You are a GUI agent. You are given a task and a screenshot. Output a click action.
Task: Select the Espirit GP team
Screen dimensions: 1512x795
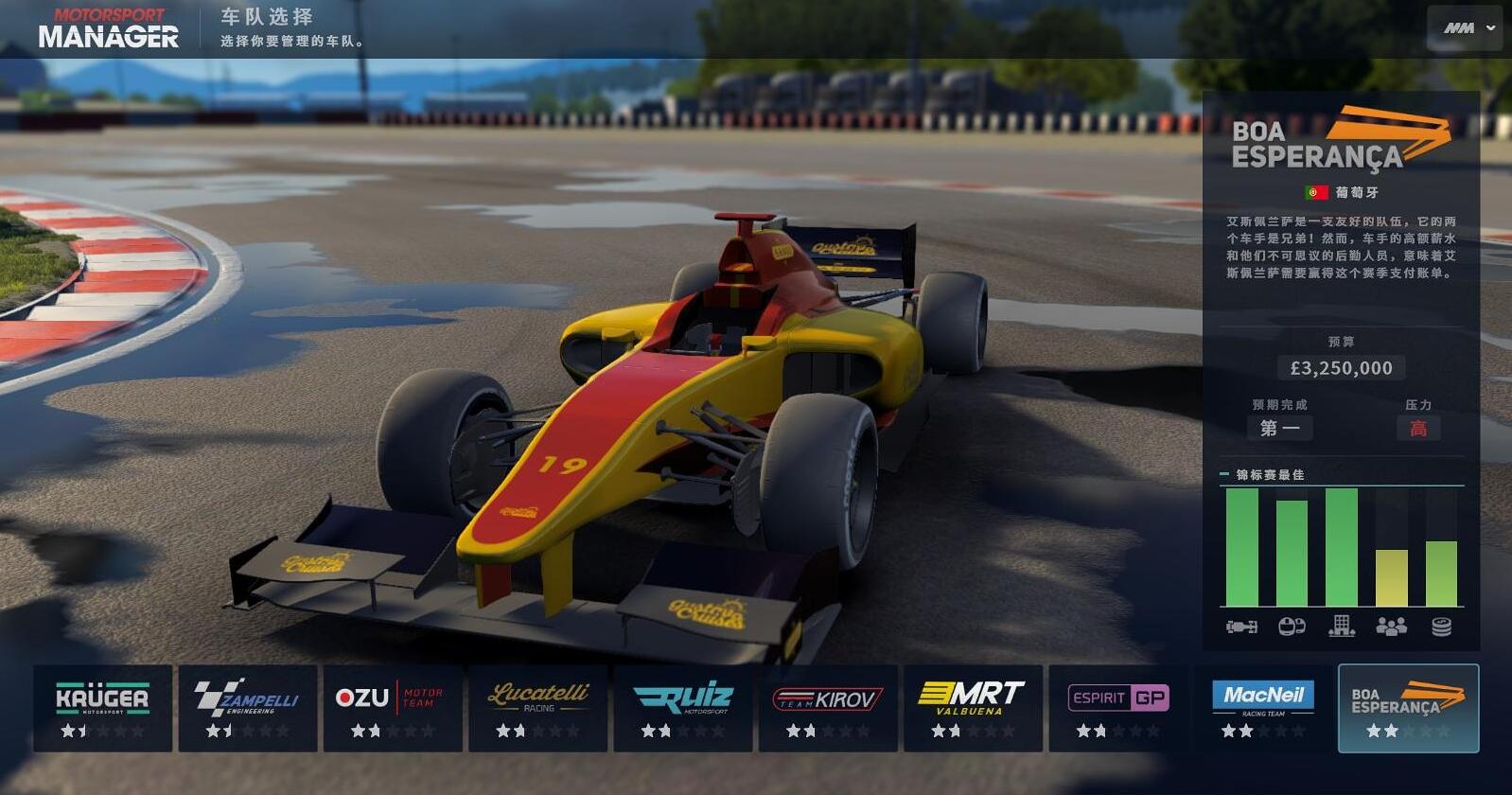[1118, 708]
